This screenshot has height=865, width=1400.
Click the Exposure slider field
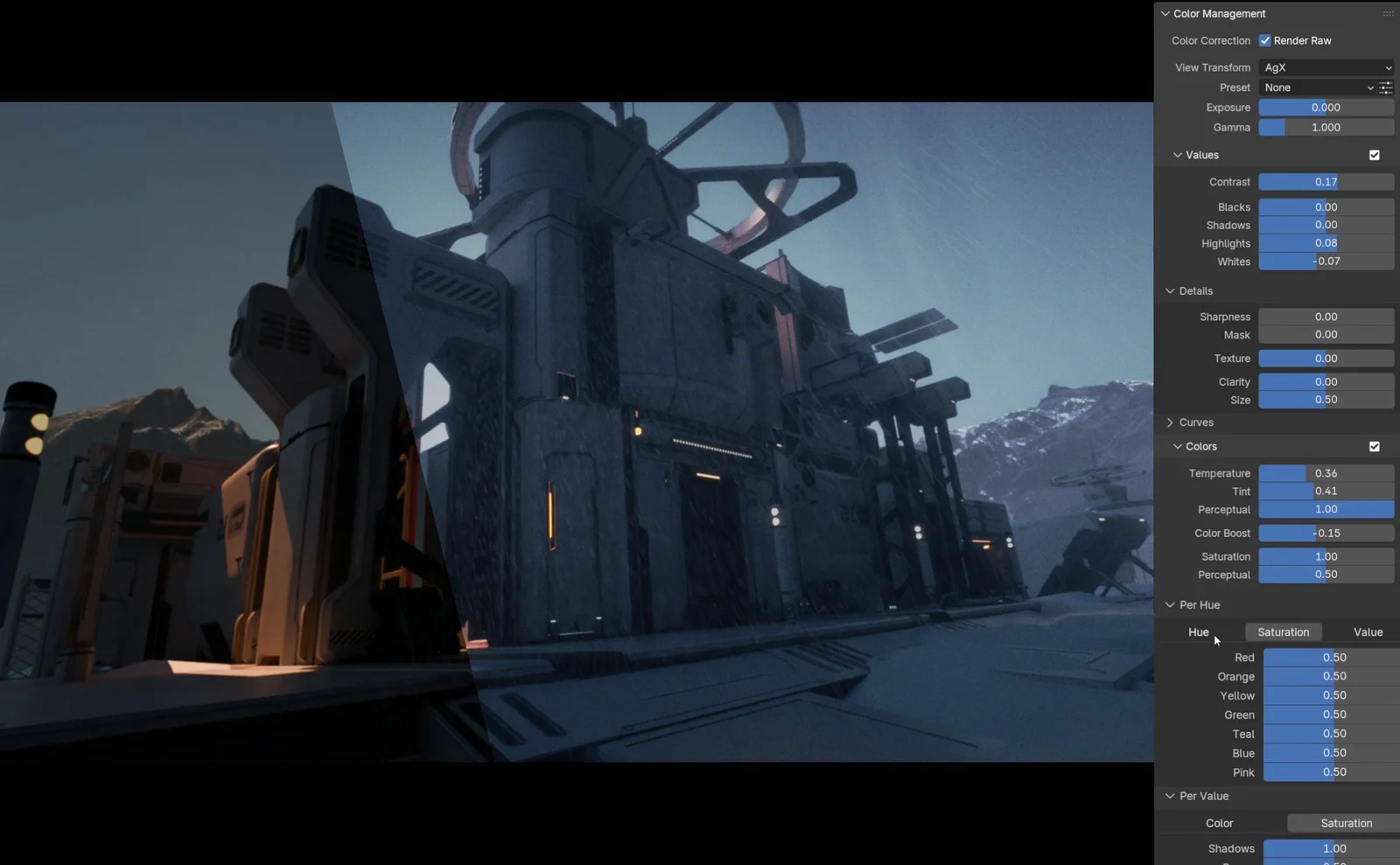[x=1326, y=107]
